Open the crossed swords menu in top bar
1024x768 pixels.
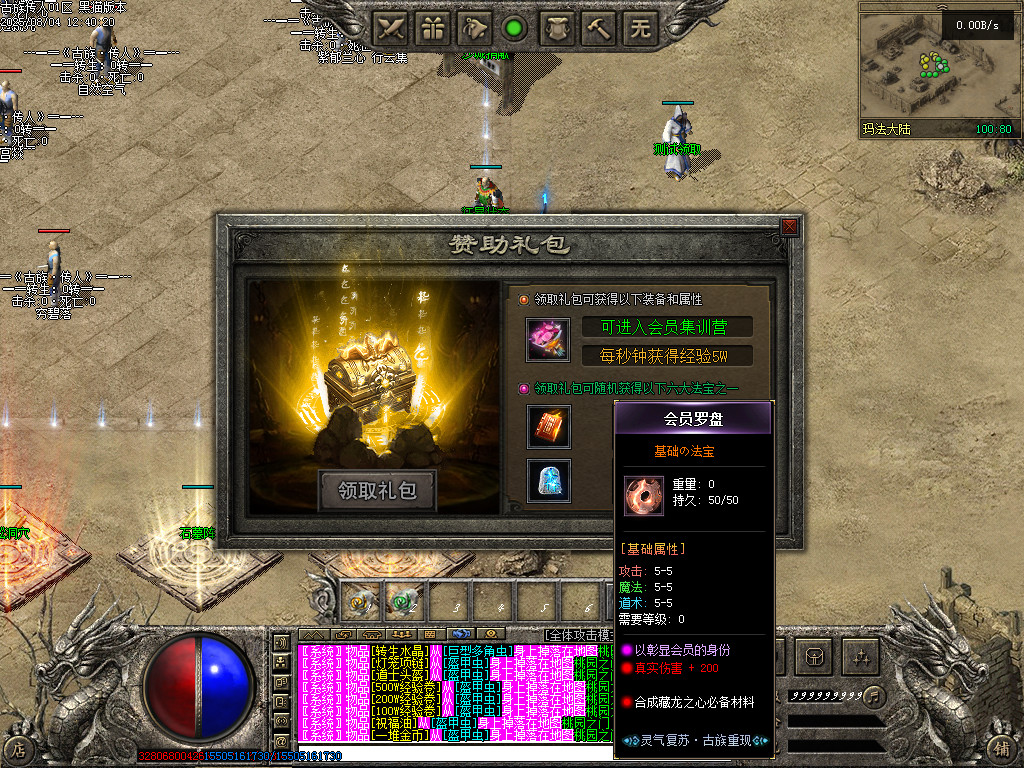(x=389, y=29)
